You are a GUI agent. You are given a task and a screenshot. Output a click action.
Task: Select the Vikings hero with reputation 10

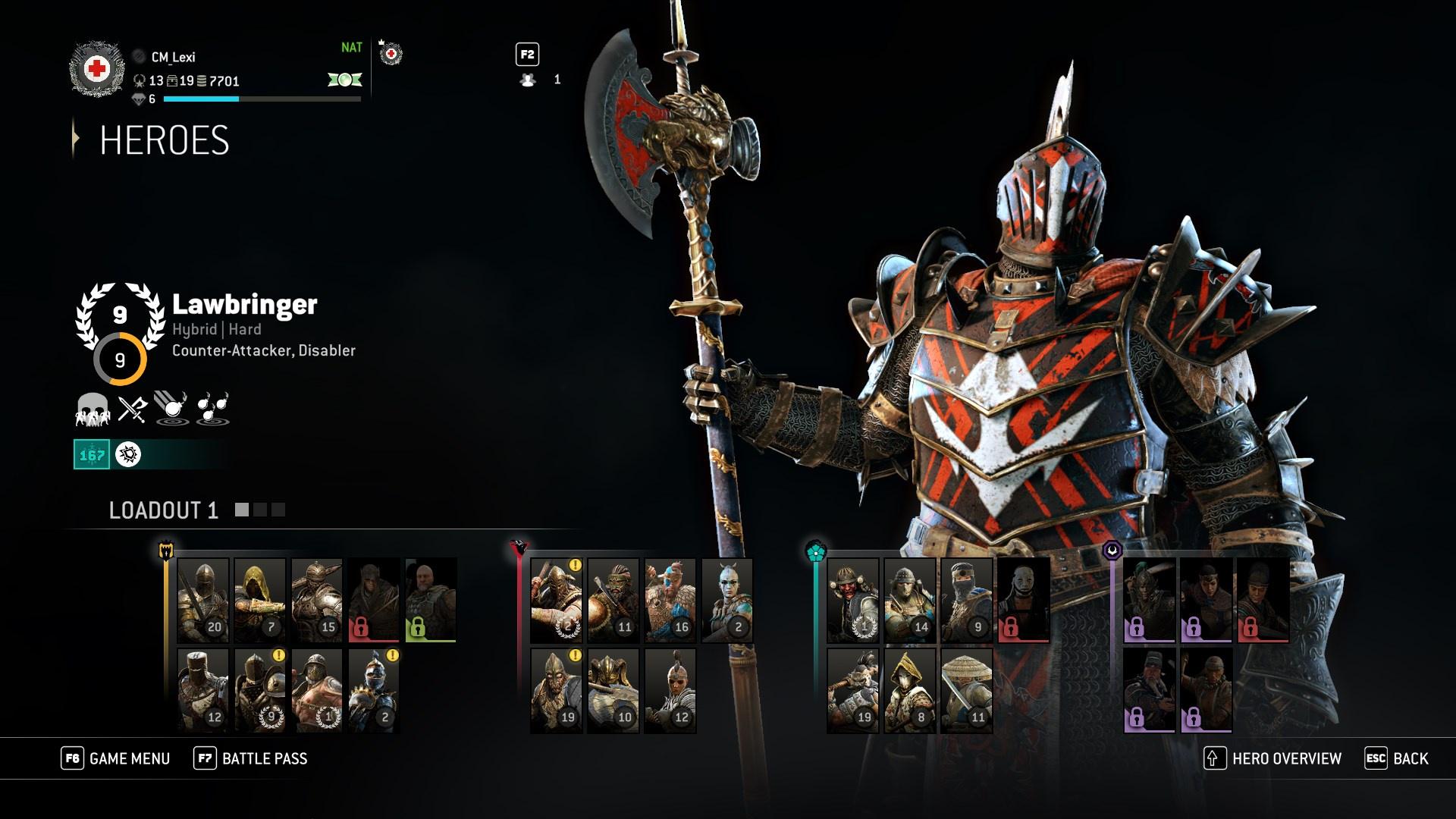(613, 690)
